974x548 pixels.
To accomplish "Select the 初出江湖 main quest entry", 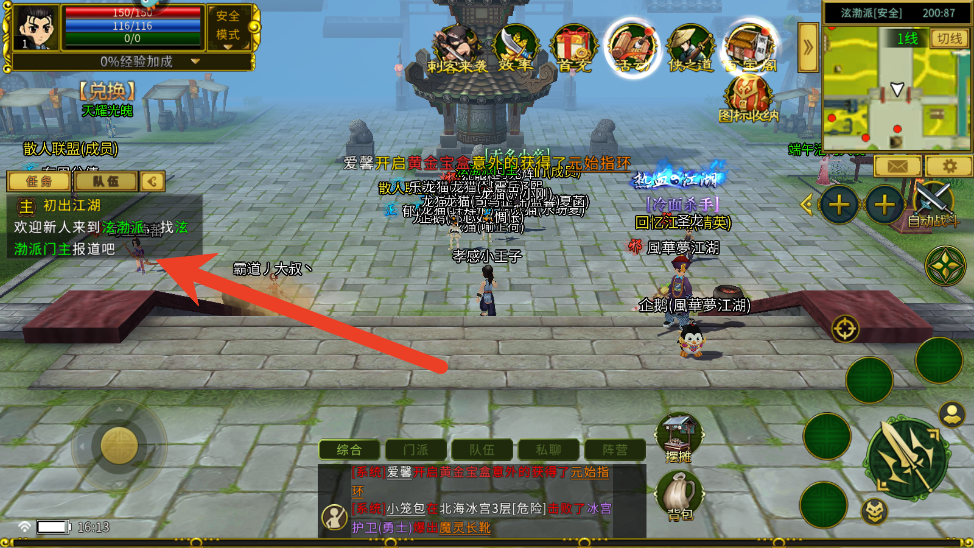I will (x=72, y=205).
